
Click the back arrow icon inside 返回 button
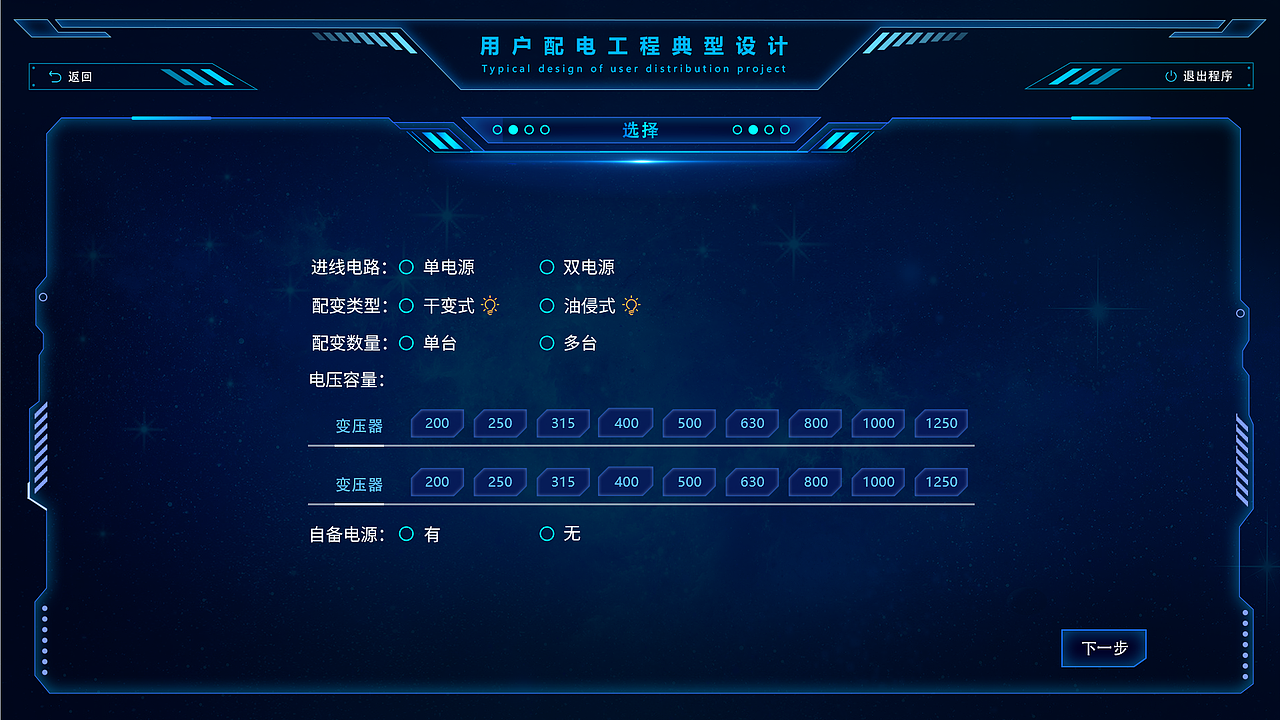54,77
